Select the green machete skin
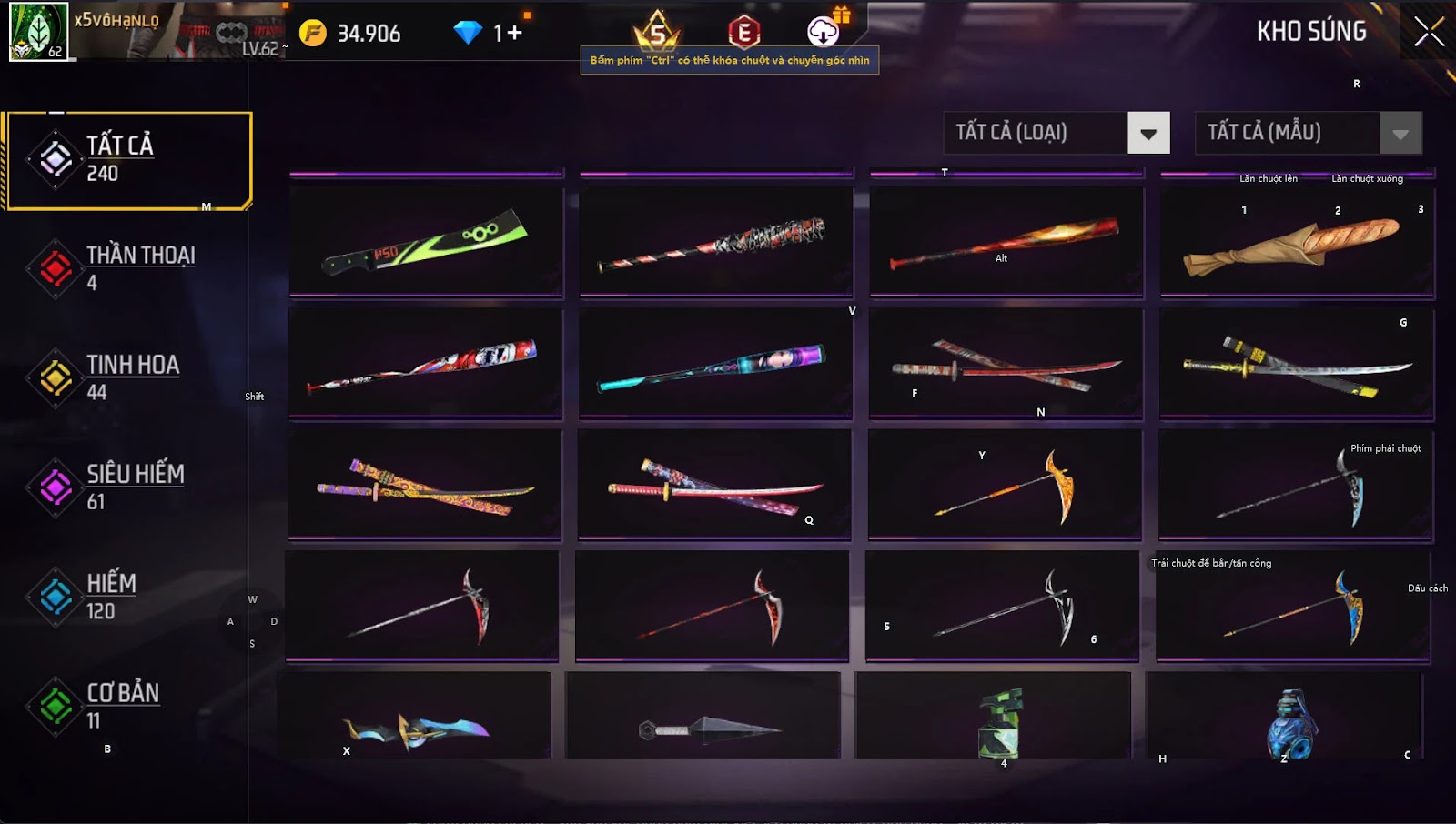This screenshot has width=1456, height=824. click(426, 242)
